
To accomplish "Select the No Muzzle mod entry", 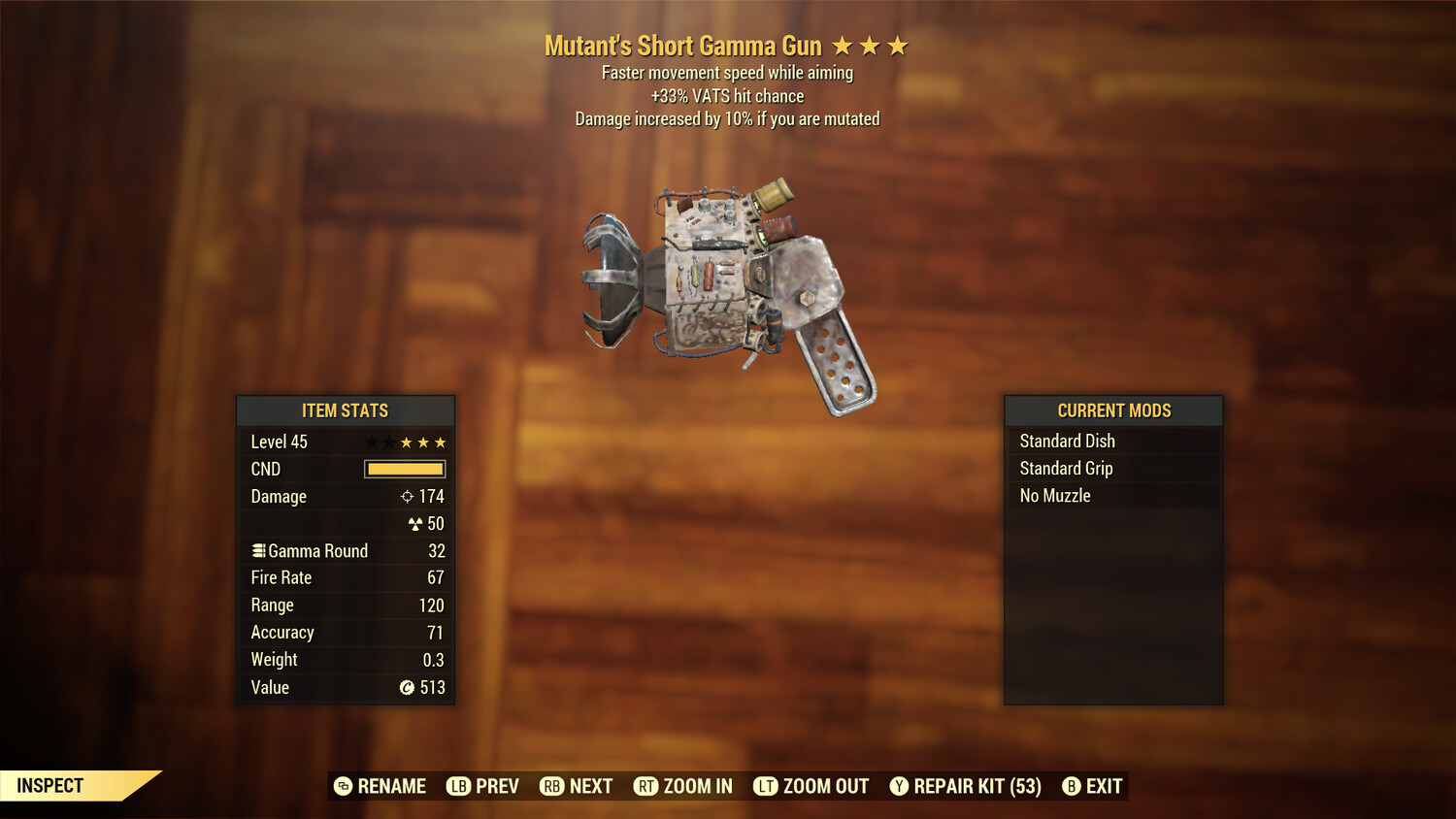I will click(1113, 495).
